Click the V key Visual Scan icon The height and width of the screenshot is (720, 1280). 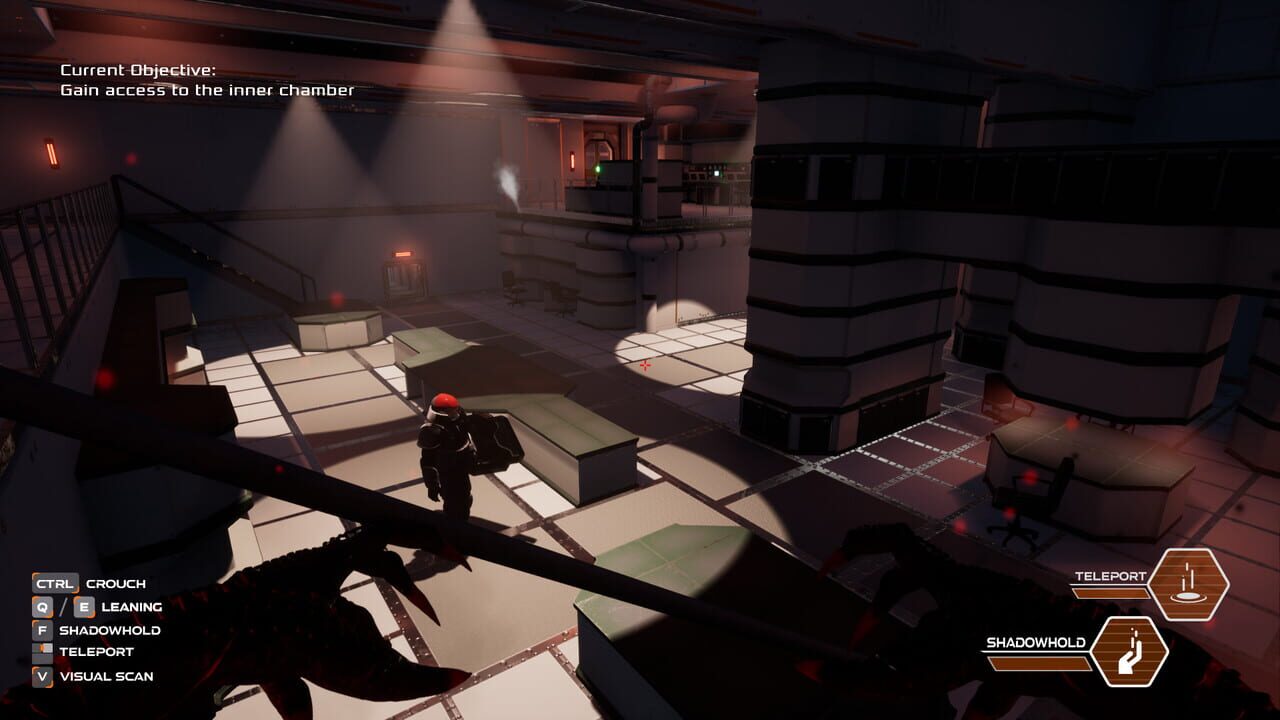pos(42,675)
